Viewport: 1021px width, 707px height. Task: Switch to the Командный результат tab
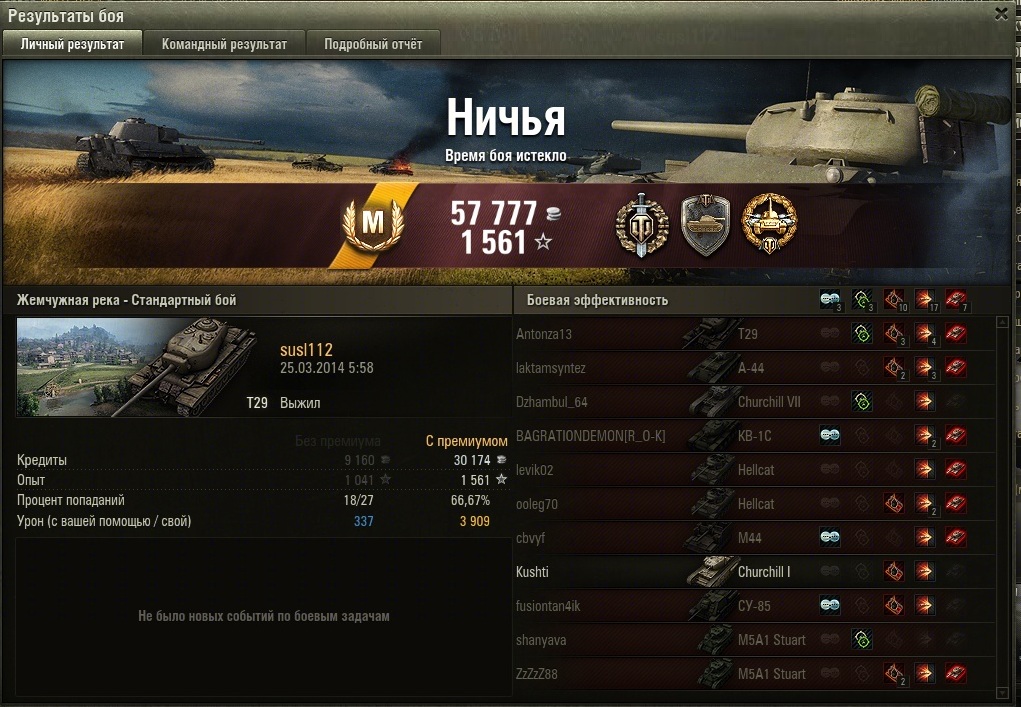pos(224,44)
